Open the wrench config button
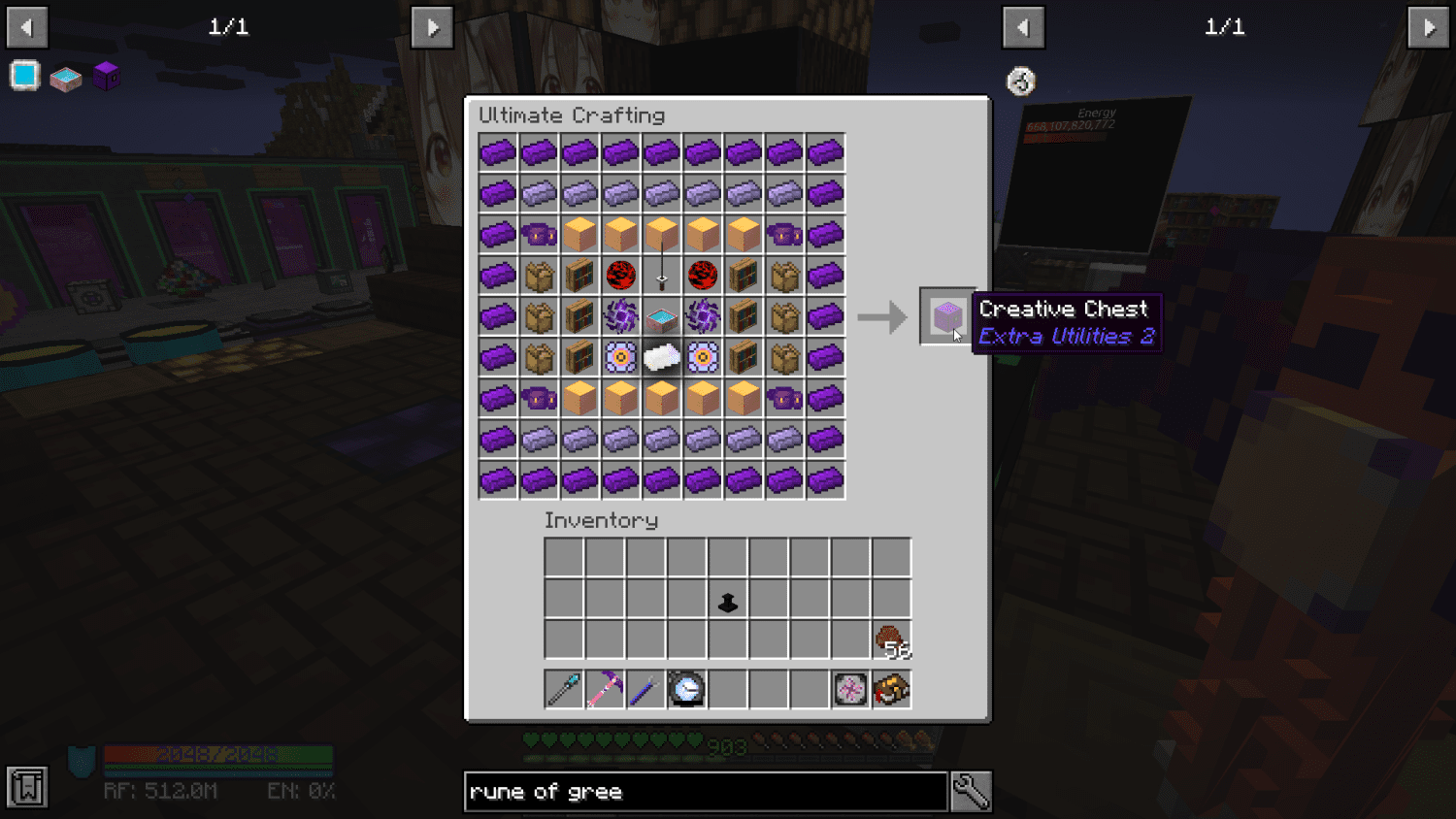 971,792
